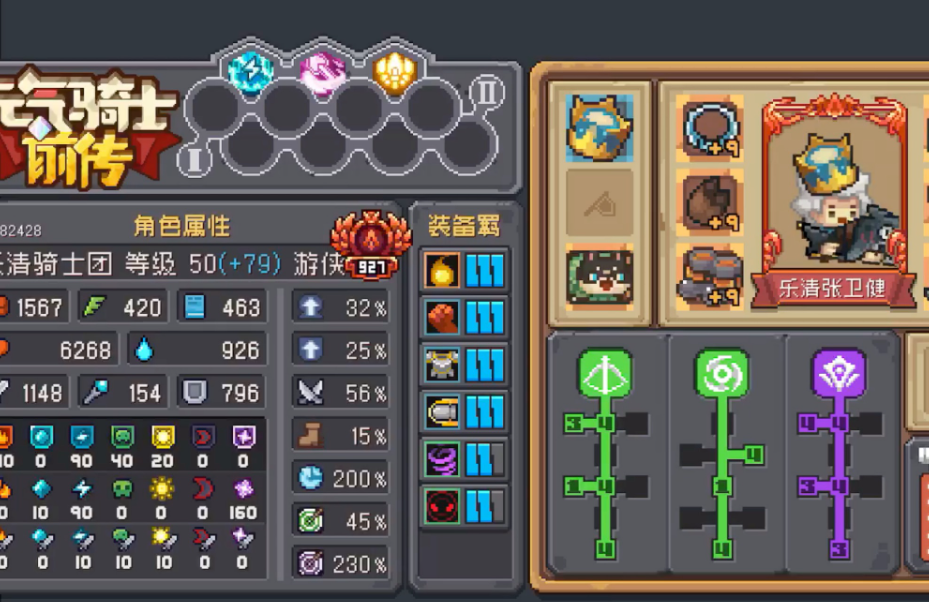Screen dimensions: 929x602
Task: Select the red fist set bonus row
Action: (x=465, y=317)
